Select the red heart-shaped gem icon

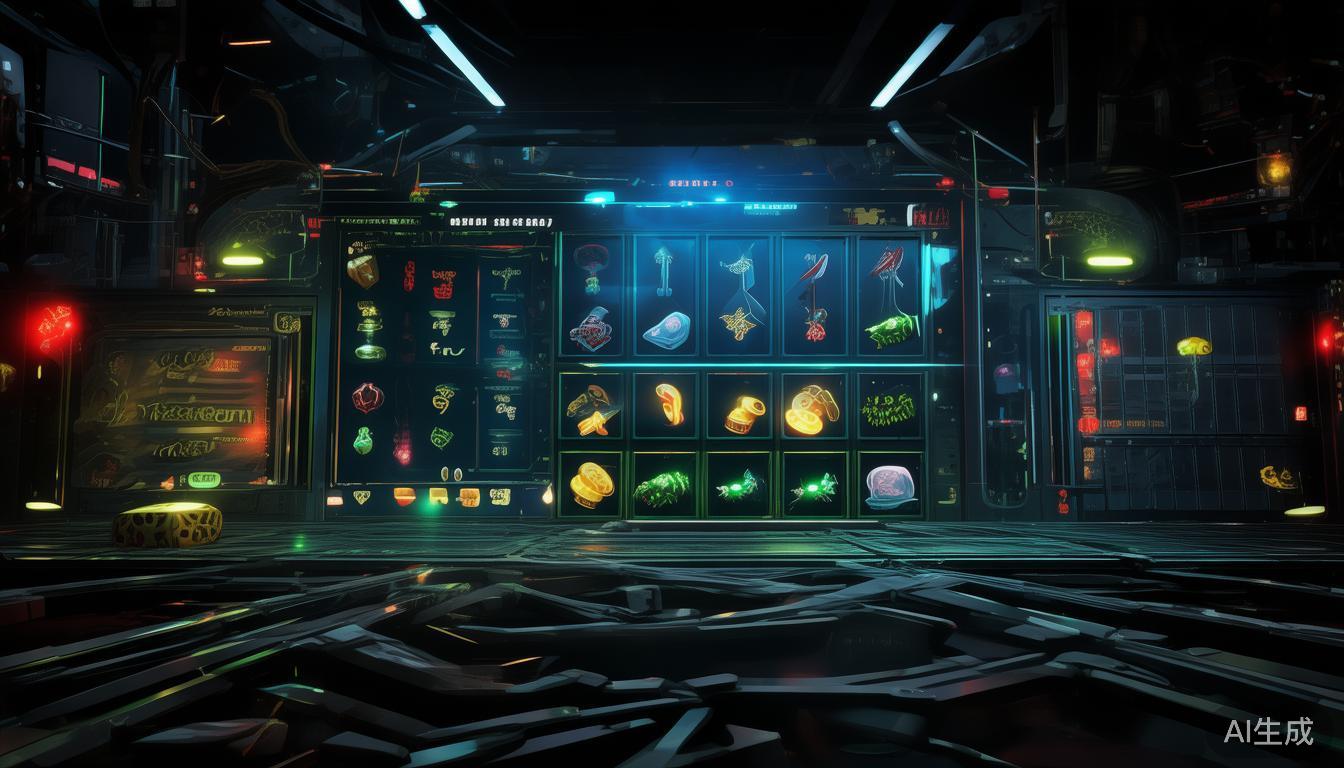click(x=366, y=398)
